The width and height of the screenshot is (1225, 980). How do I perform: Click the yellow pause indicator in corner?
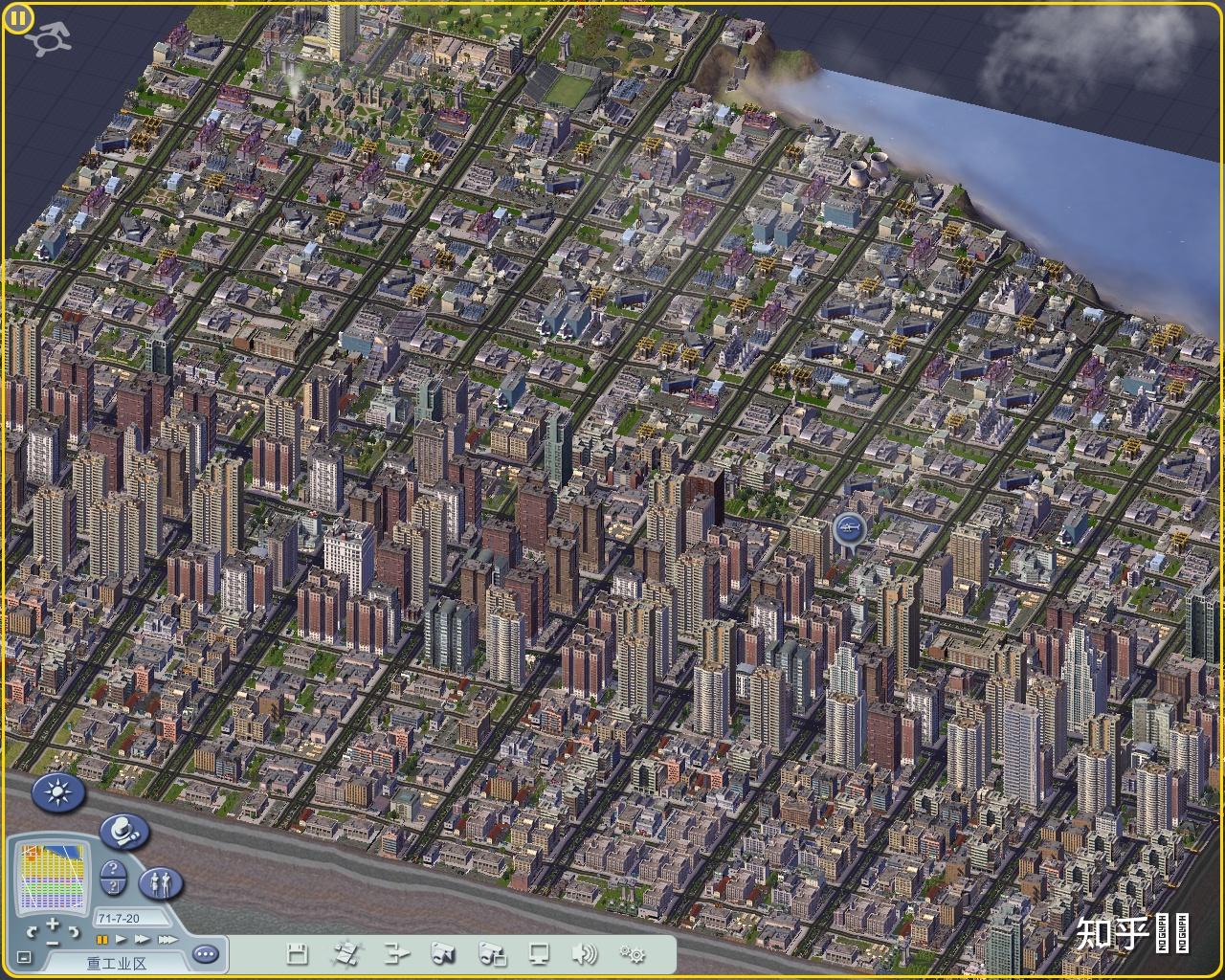[18, 18]
